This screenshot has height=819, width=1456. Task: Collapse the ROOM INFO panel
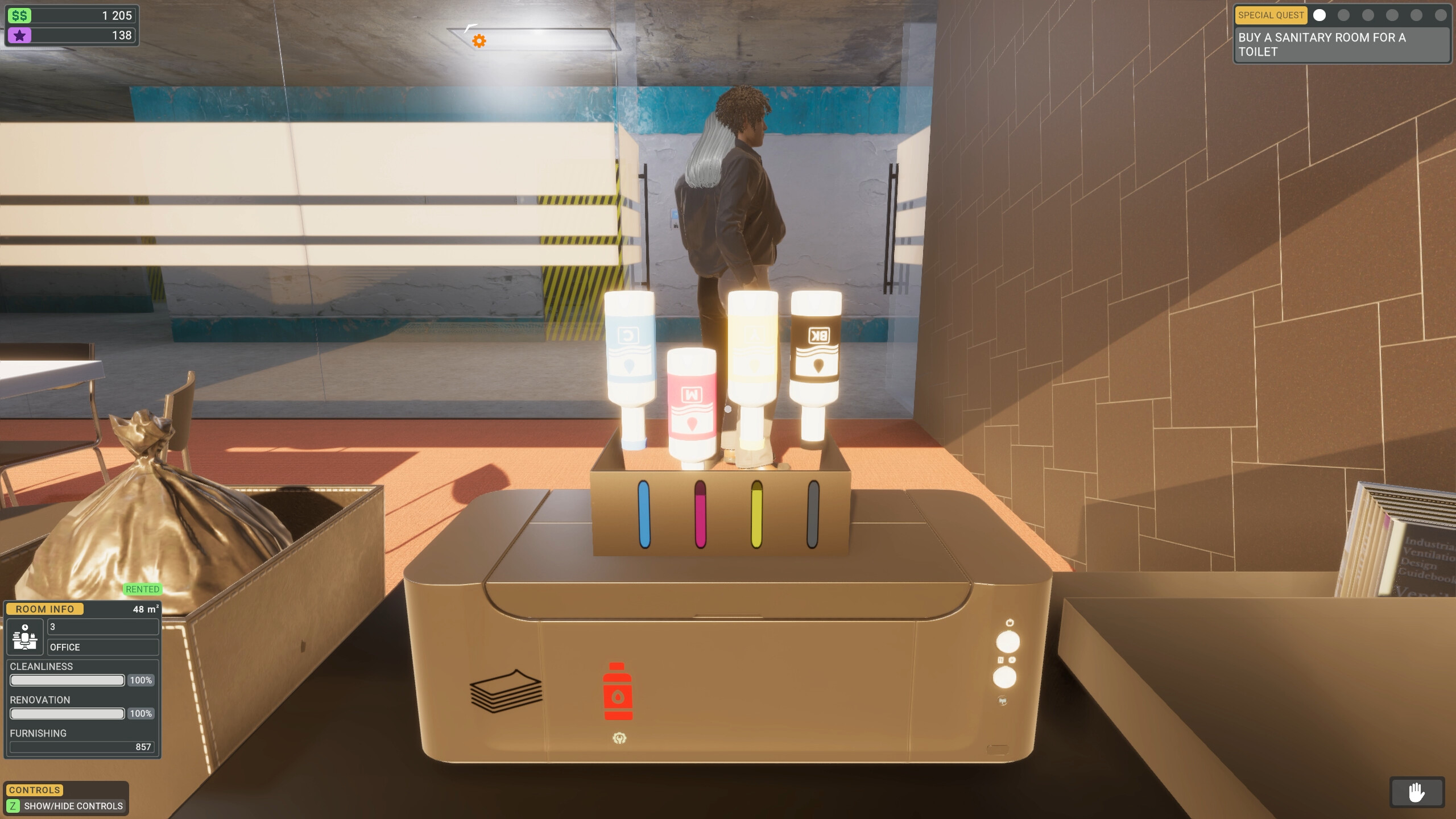45,609
